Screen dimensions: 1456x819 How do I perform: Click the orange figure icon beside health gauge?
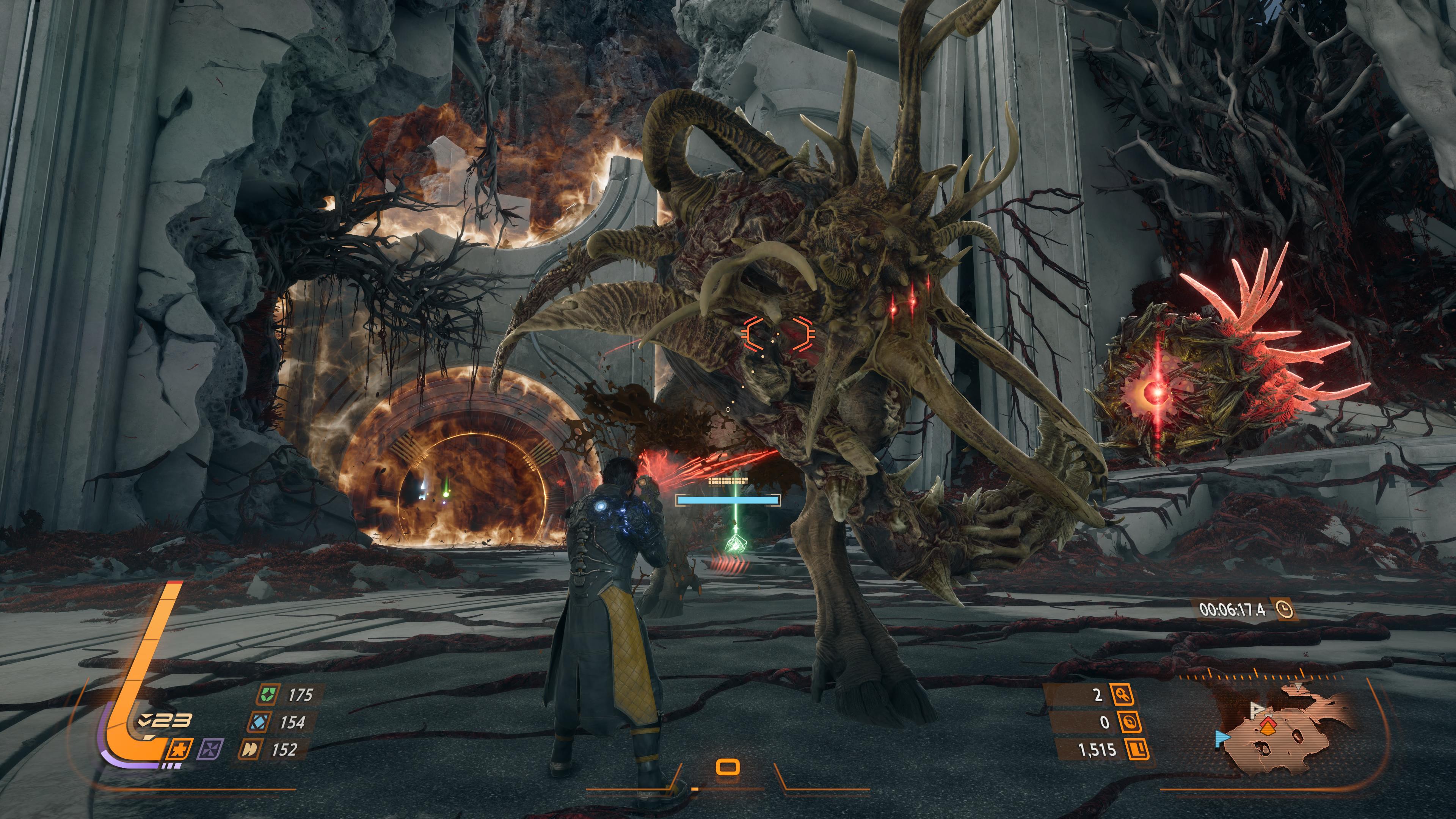coord(180,750)
